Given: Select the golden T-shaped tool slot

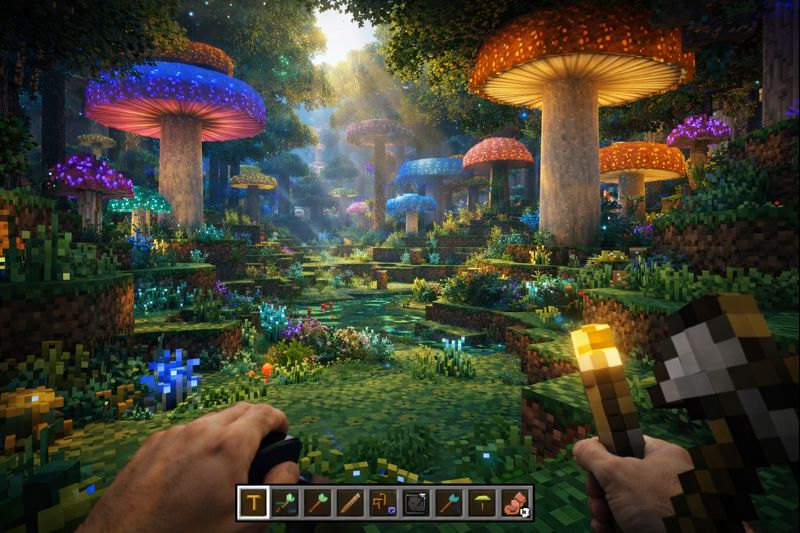Looking at the screenshot, I should pyautogui.click(x=253, y=502).
